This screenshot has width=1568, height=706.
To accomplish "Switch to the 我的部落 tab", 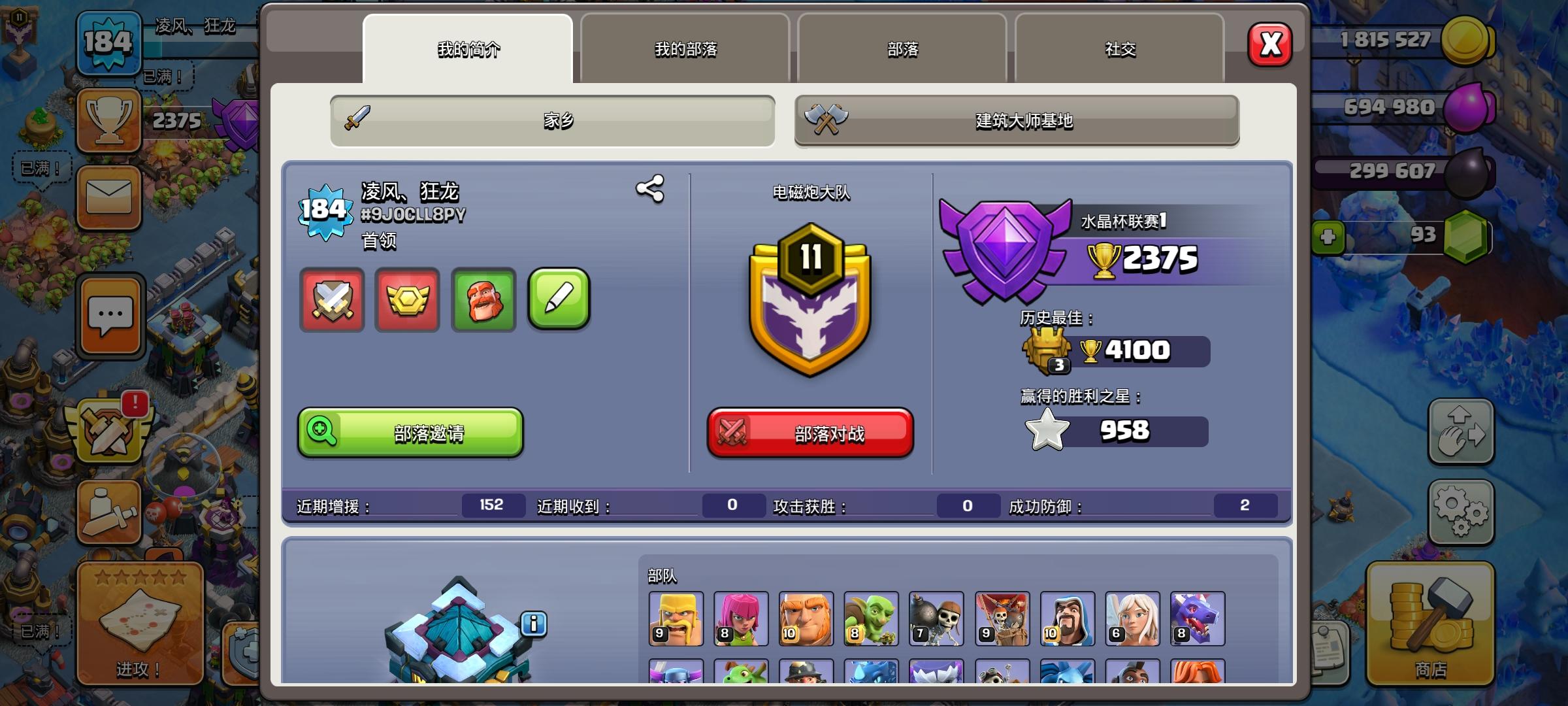I will click(x=685, y=49).
